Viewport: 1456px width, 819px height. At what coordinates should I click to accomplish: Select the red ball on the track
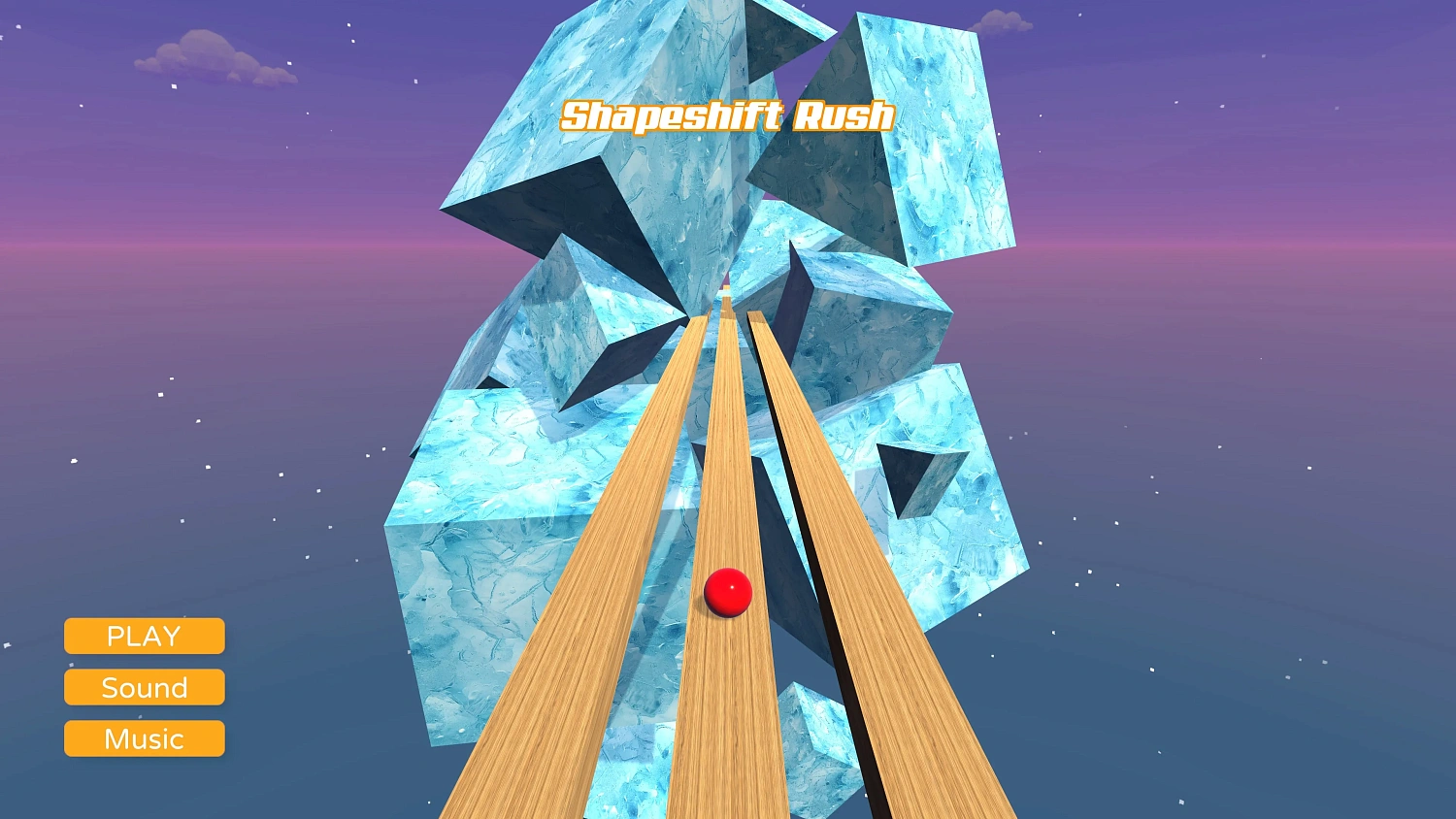pos(729,592)
